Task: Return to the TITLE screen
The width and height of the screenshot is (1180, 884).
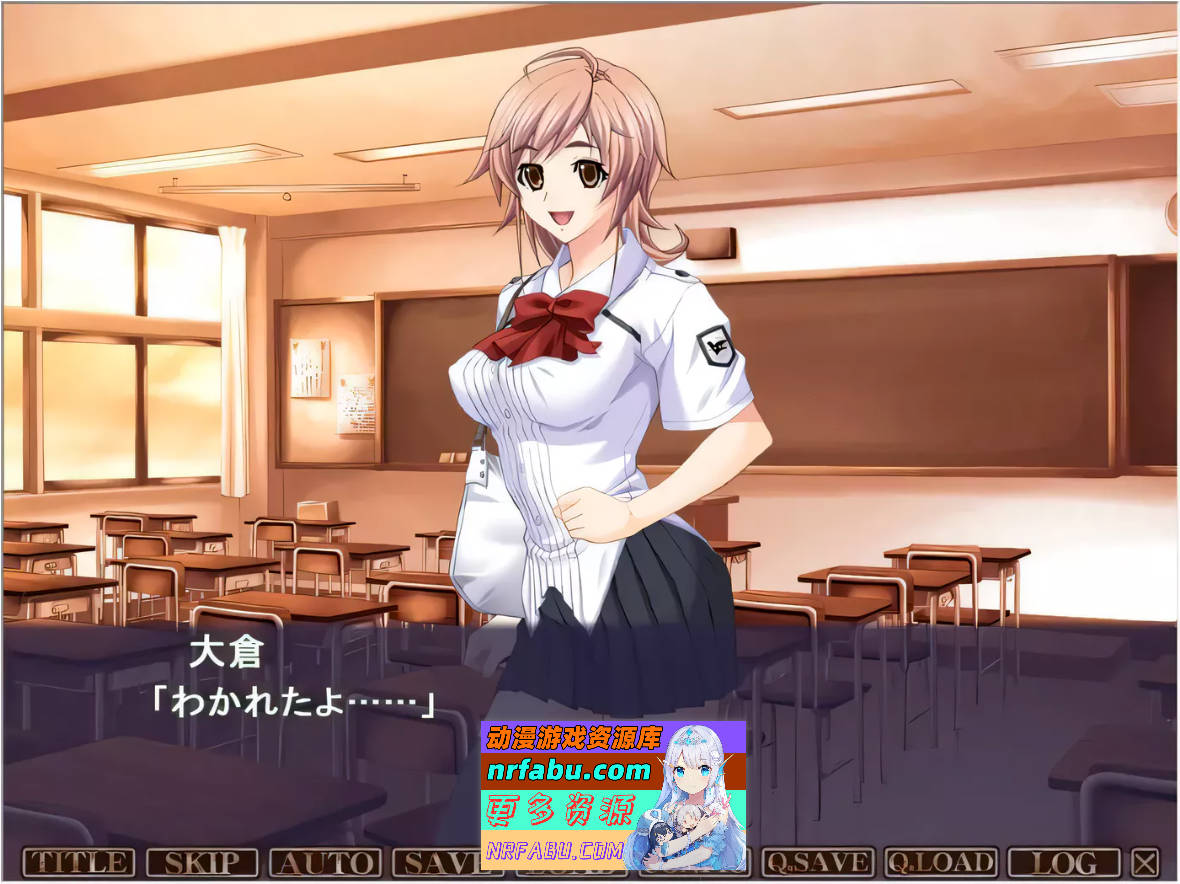Action: click(78, 862)
